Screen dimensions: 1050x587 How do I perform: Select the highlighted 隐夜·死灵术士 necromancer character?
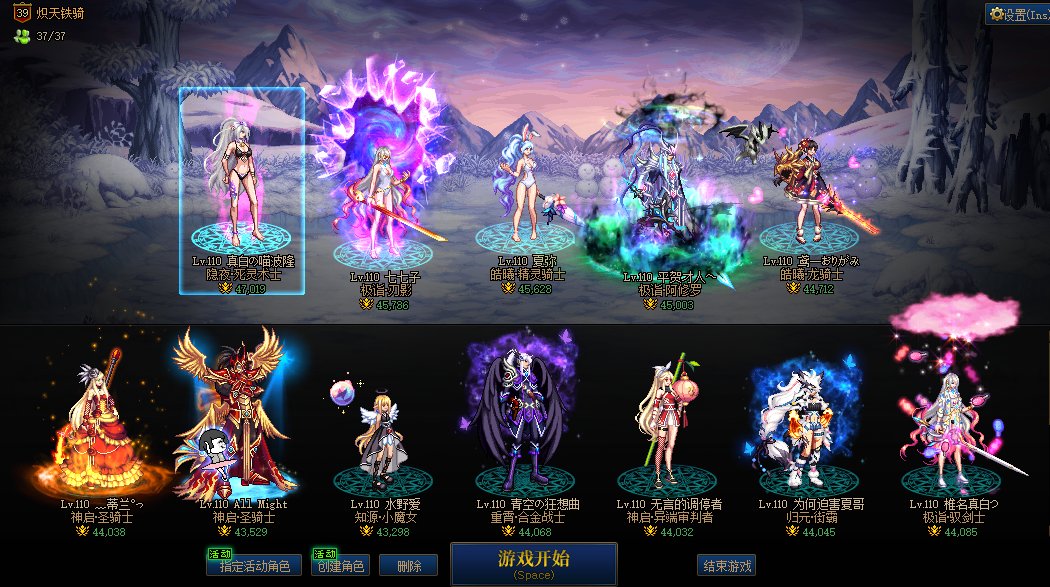(x=242, y=190)
